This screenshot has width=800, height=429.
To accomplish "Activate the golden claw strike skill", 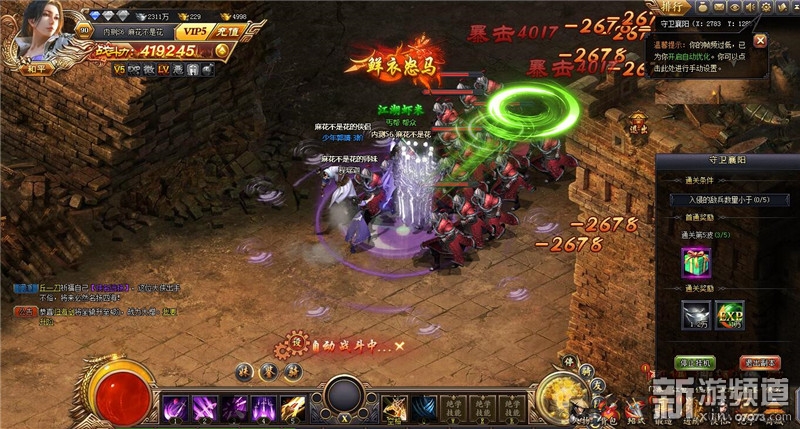I will point(292,408).
